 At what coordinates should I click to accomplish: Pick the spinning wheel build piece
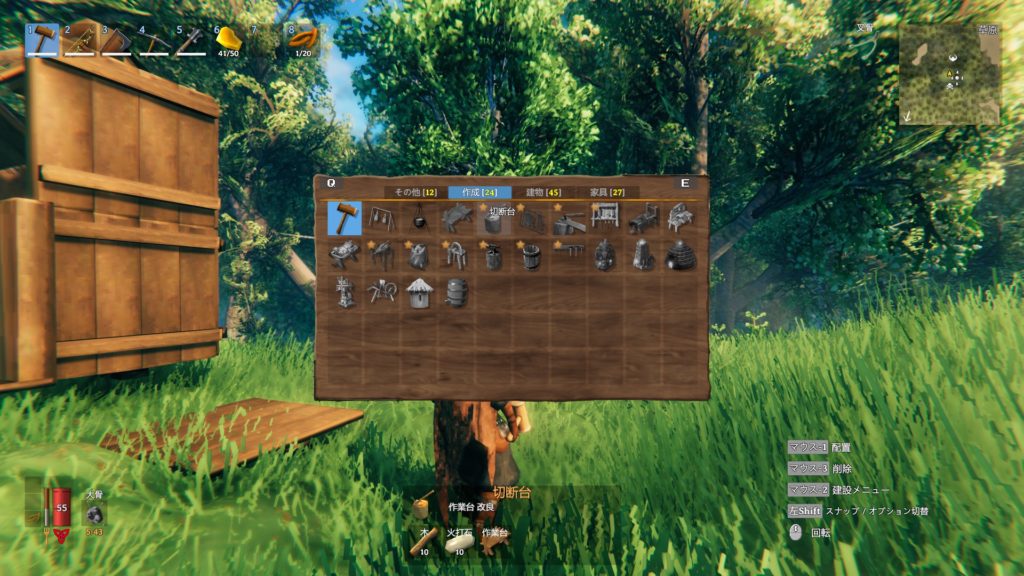tap(382, 292)
